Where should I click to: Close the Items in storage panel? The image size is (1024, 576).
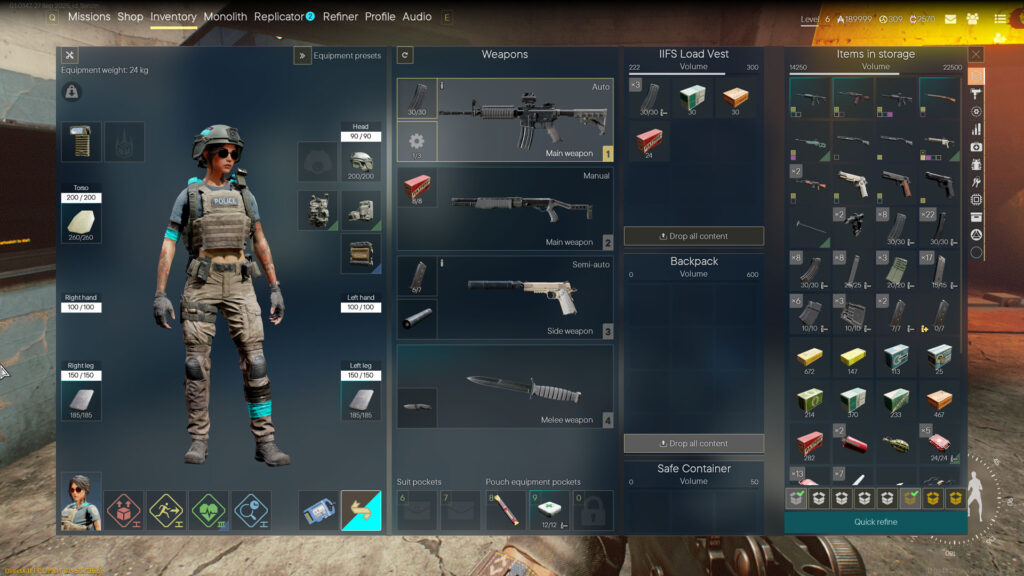(x=976, y=54)
